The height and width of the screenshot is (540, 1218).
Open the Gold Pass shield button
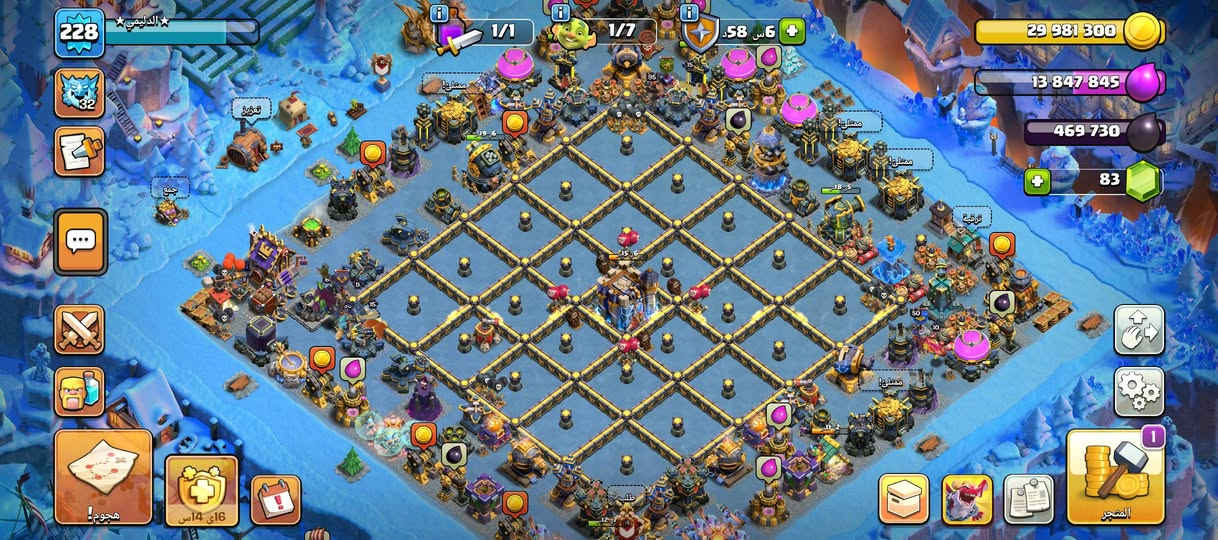pyautogui.click(x=201, y=490)
